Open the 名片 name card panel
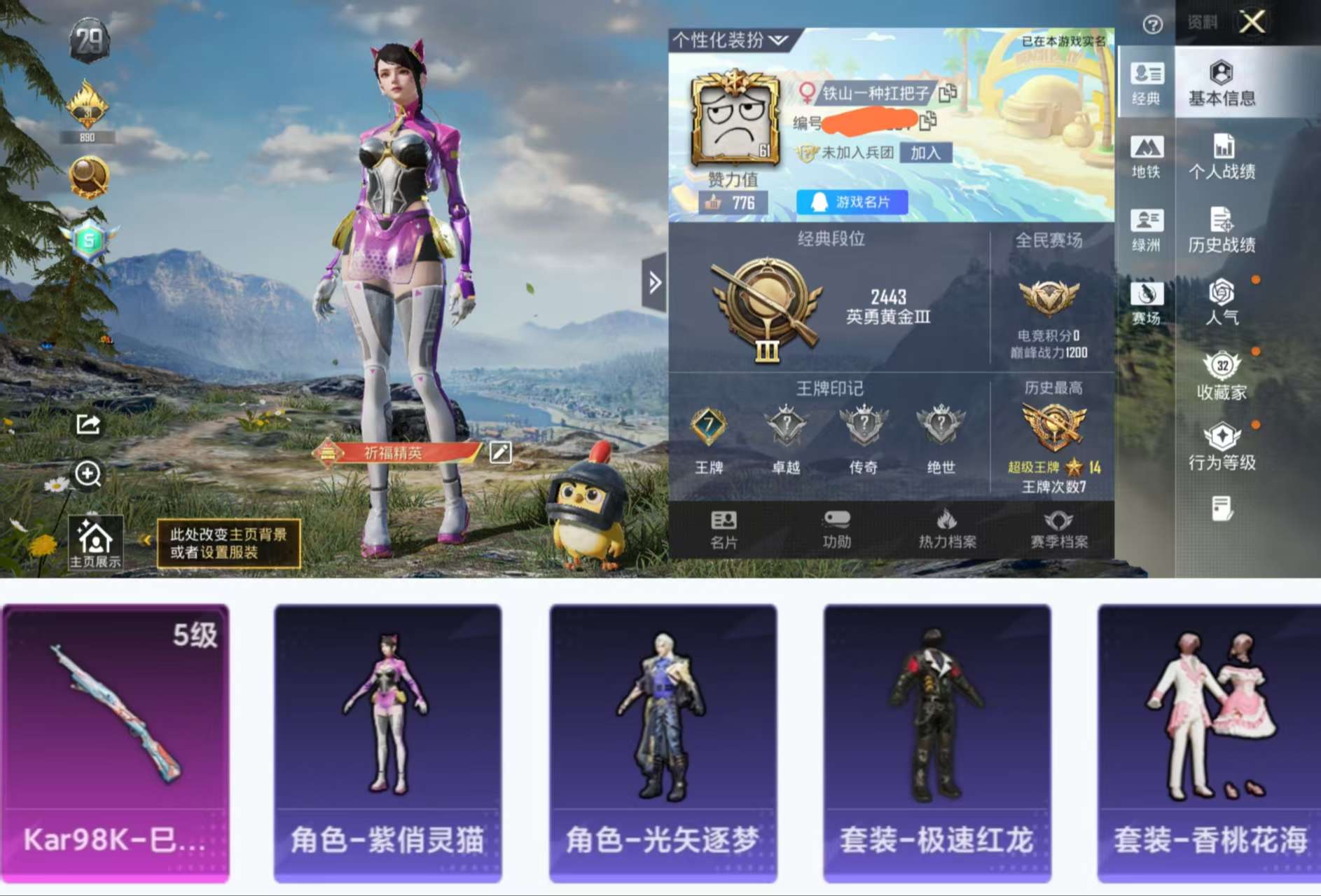 [725, 529]
